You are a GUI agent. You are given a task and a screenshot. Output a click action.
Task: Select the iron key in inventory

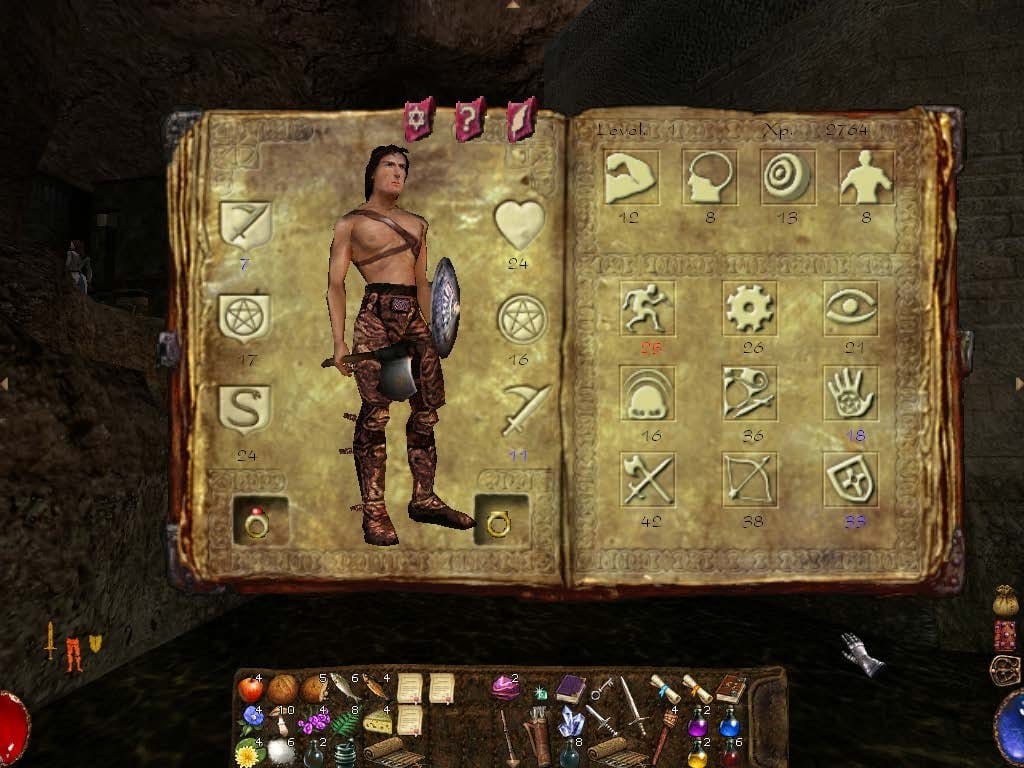[603, 690]
